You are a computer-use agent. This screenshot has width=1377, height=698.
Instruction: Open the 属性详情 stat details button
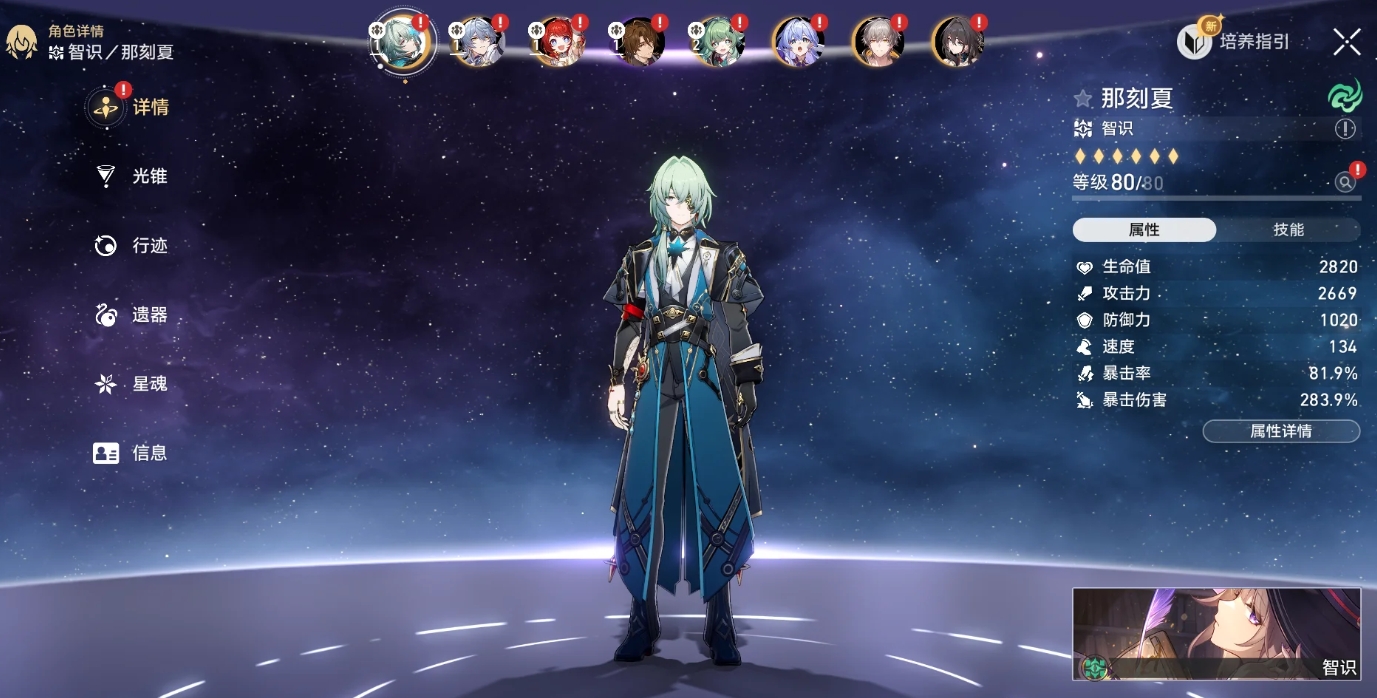tap(1281, 431)
